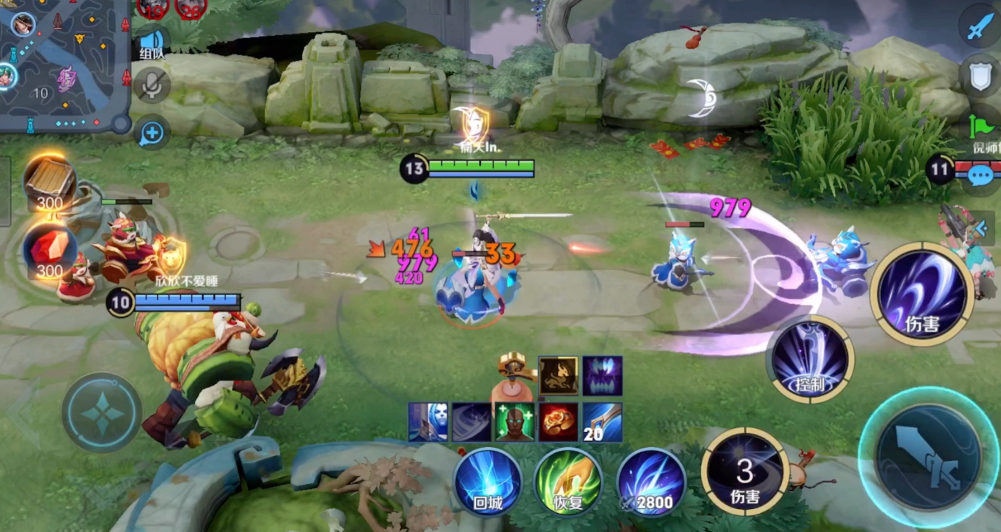Trigger the 伤害 skill on cooldown 3
Screen dimensions: 1001x532
(x=745, y=468)
